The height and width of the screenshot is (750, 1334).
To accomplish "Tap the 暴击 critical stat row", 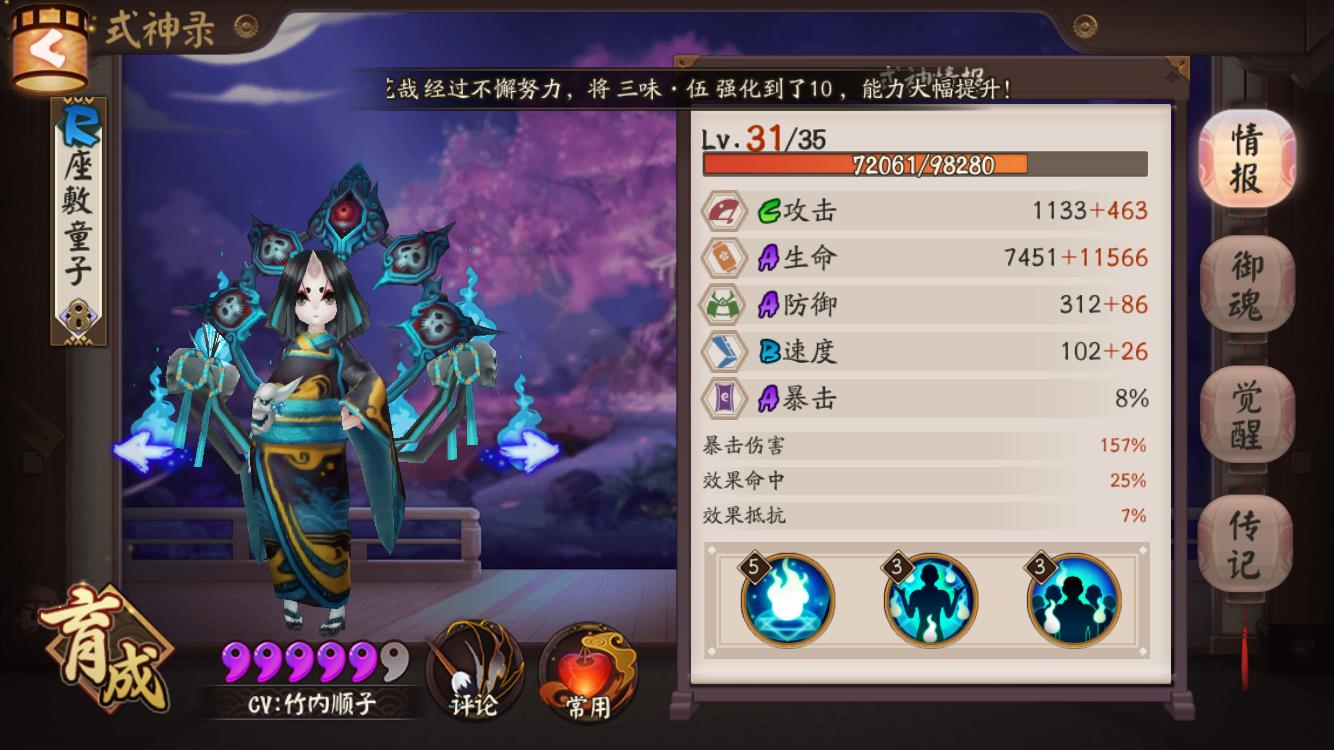I will (925, 399).
